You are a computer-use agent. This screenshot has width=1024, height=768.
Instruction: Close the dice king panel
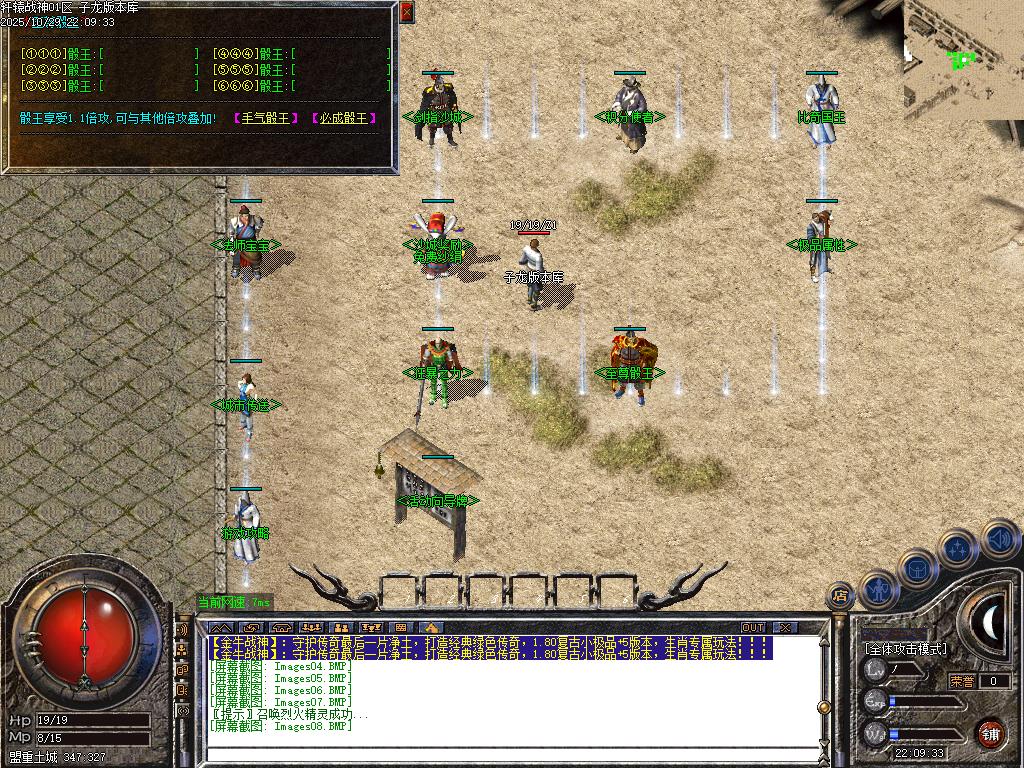coord(406,12)
